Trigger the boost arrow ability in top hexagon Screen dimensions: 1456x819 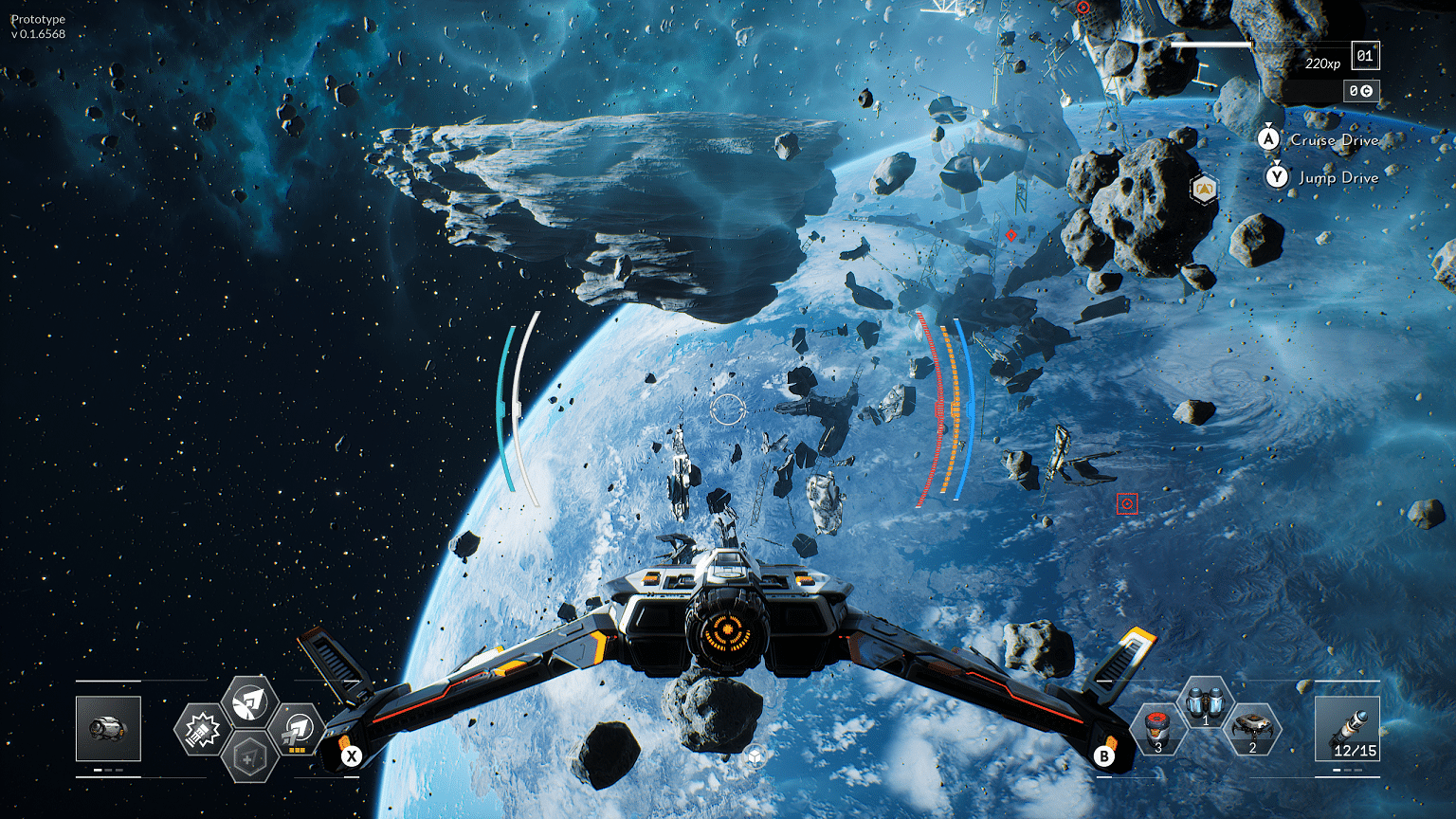click(249, 701)
